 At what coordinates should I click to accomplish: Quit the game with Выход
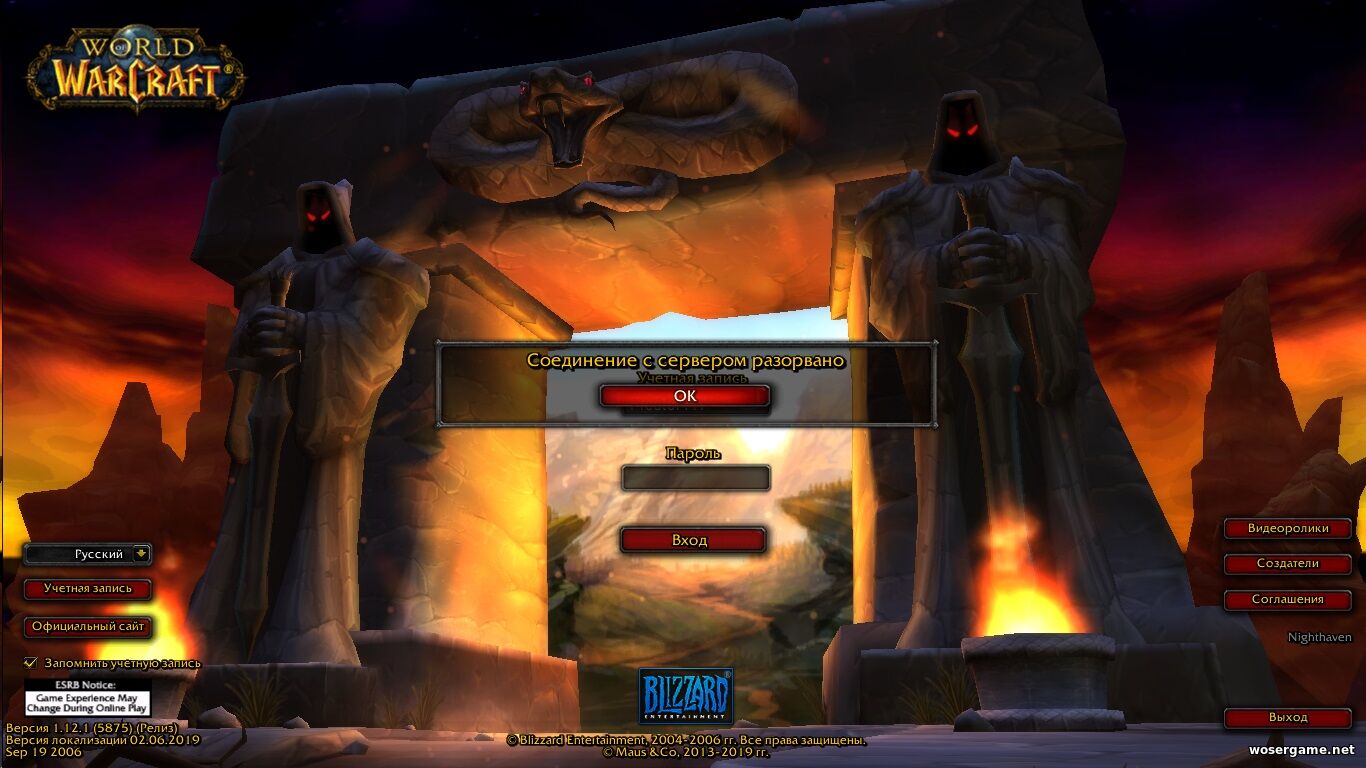click(1288, 718)
